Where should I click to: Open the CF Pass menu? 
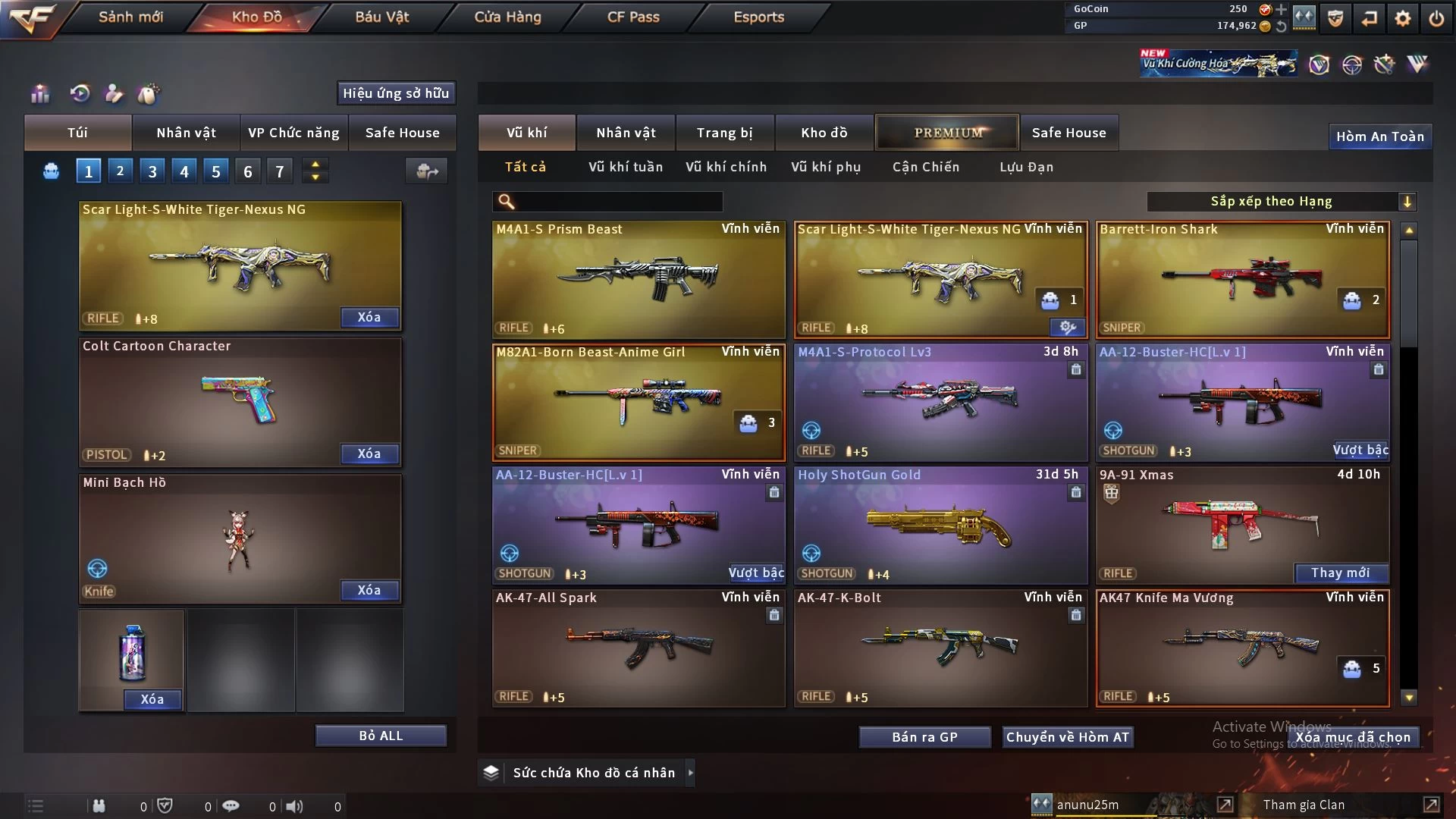[632, 17]
